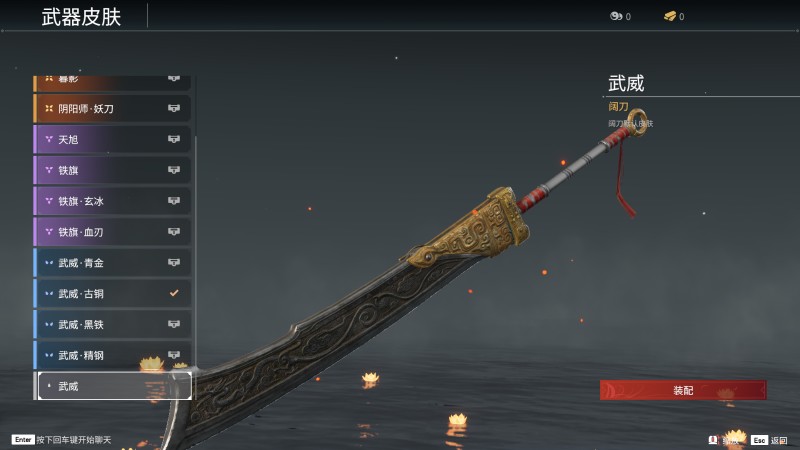Select the 铁旗·血刃 skin
This screenshot has height=450, width=800.
(x=112, y=232)
